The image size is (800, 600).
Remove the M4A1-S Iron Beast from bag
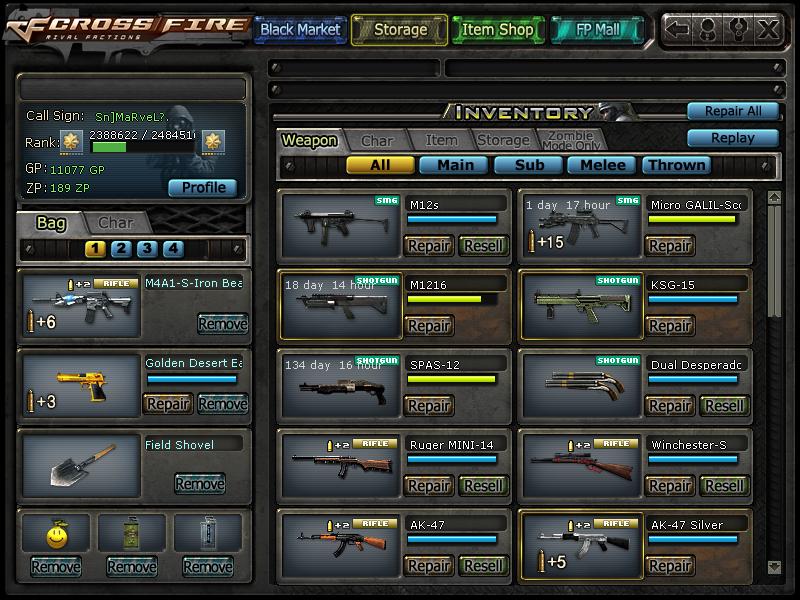tap(222, 324)
